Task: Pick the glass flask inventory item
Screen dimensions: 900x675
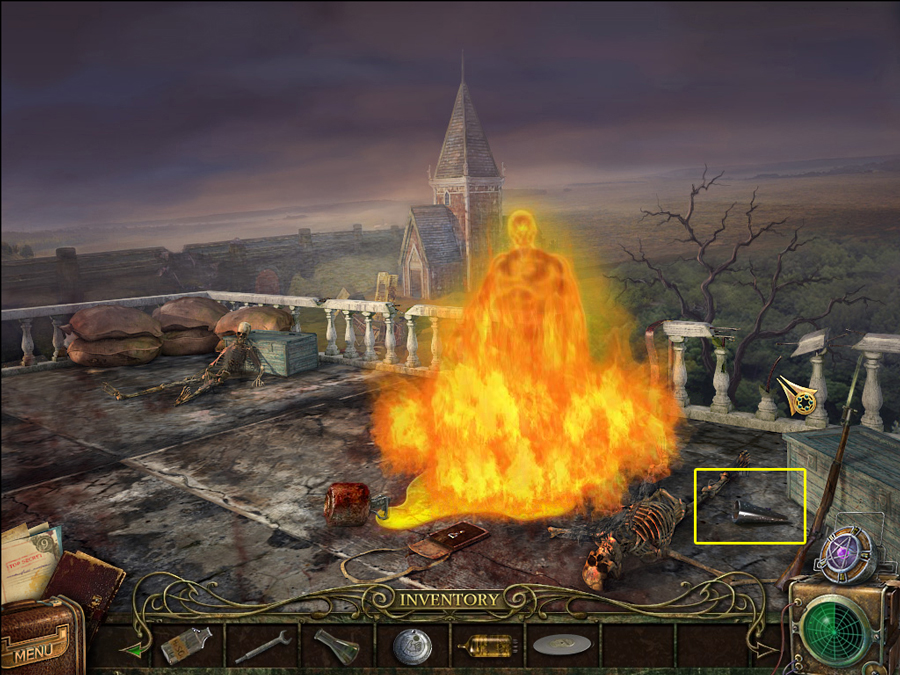Action: click(x=336, y=646)
